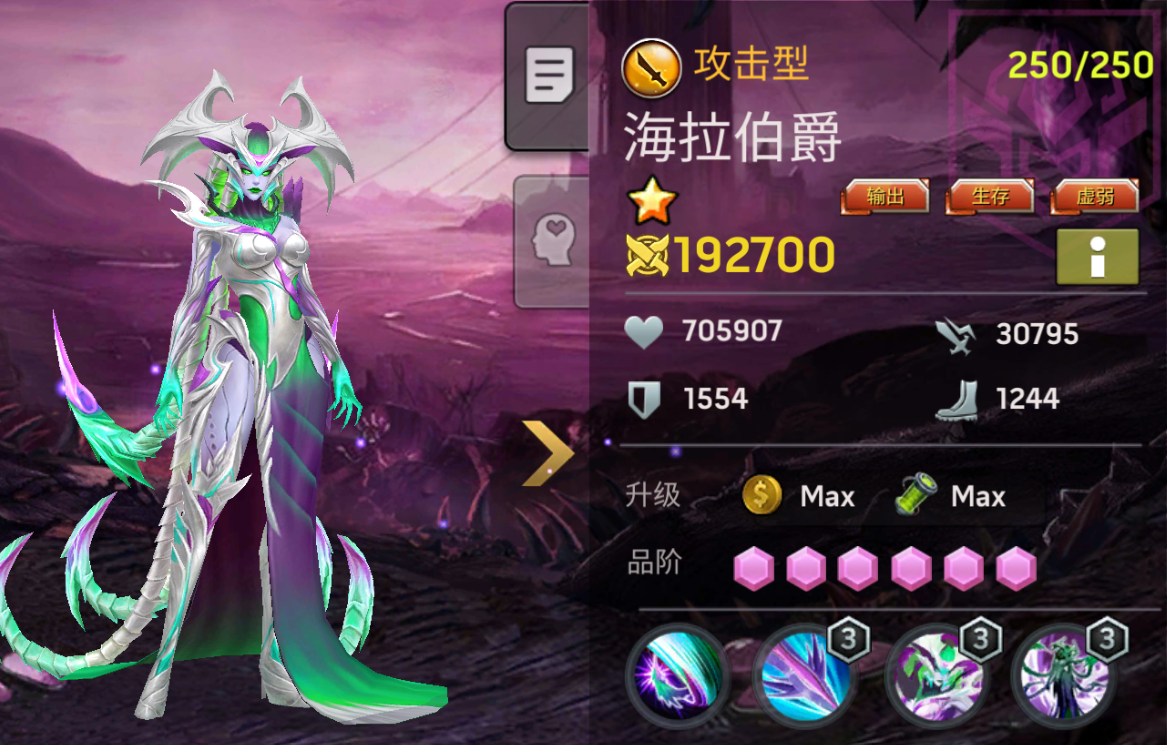Click the golden chevron arrow

548,453
